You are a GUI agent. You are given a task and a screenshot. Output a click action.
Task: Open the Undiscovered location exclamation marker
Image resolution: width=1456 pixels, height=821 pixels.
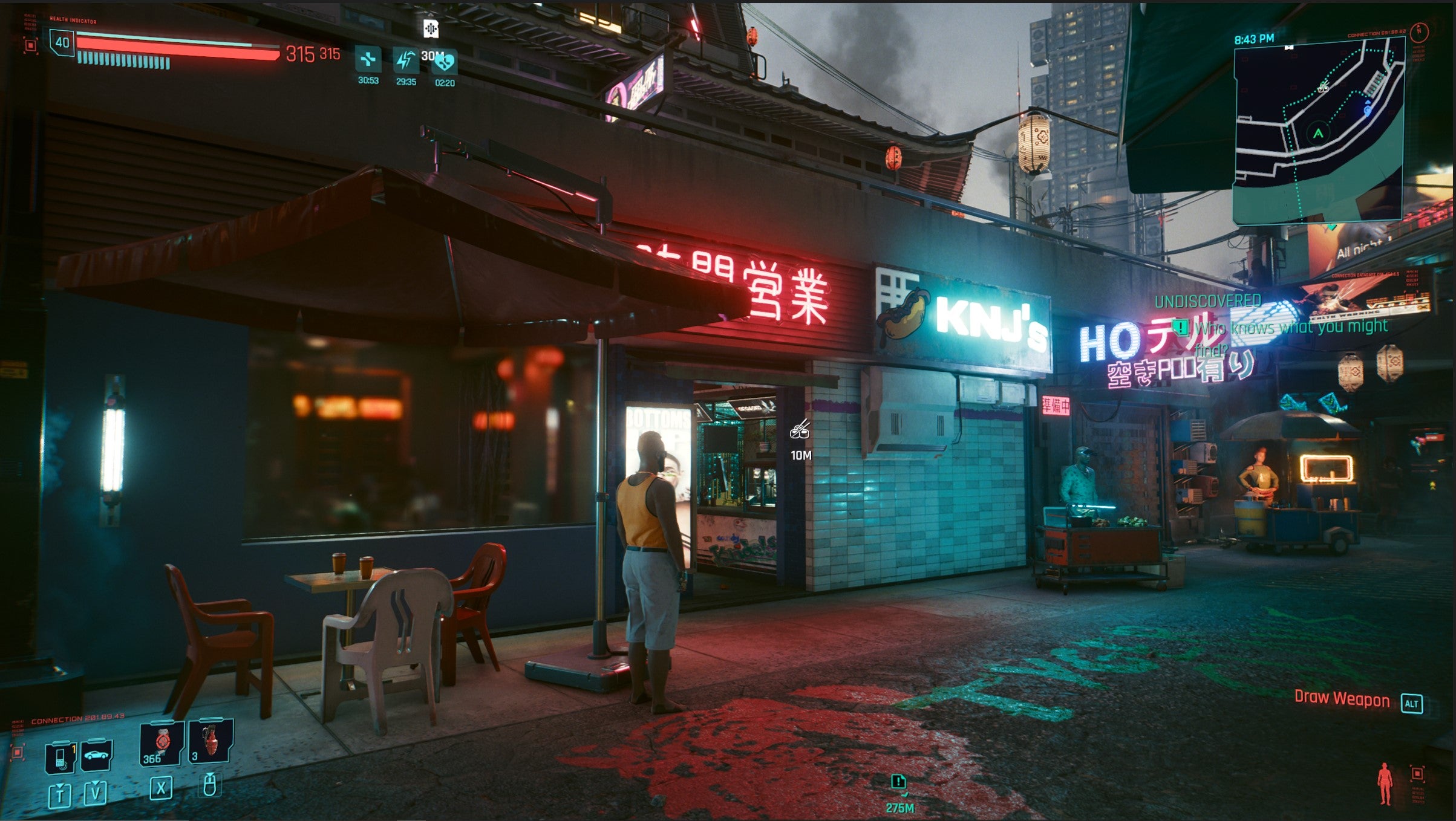pos(1180,328)
